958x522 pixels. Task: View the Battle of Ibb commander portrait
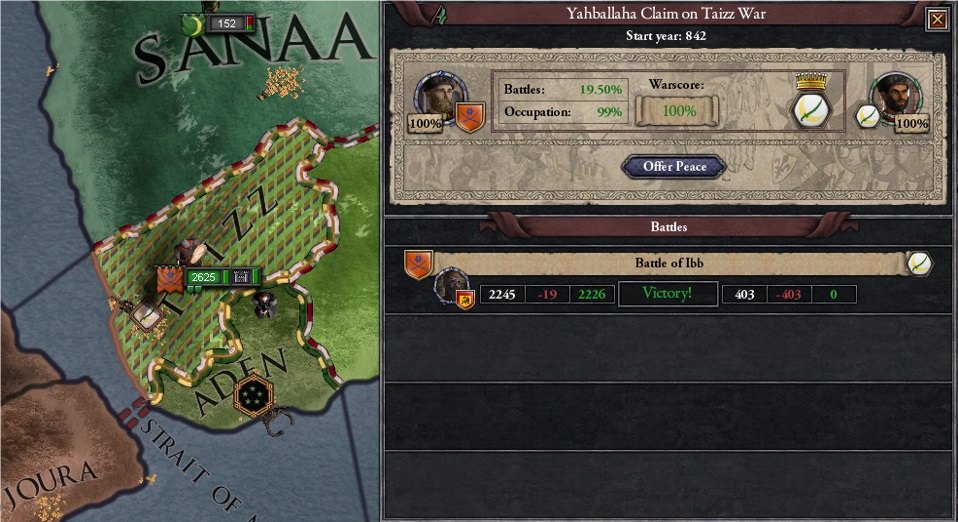[453, 286]
